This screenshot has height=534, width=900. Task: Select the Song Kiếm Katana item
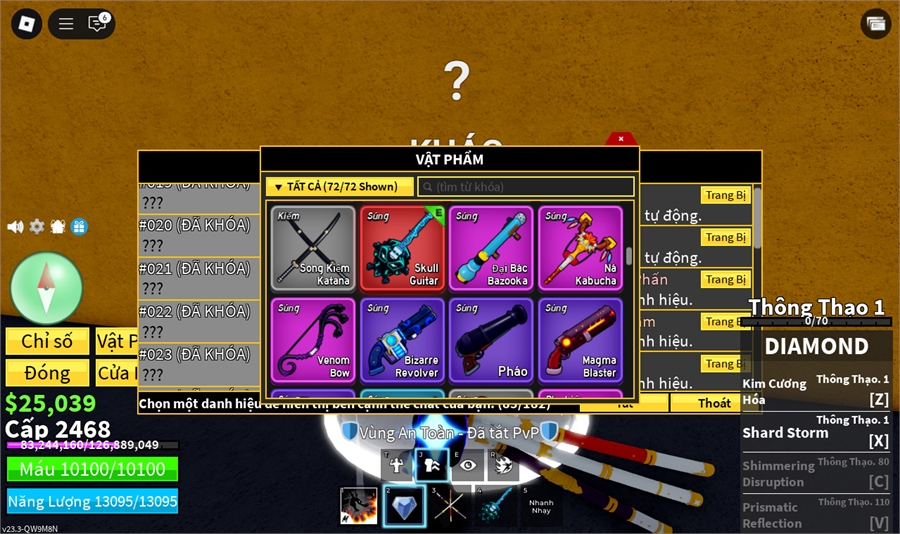click(313, 248)
